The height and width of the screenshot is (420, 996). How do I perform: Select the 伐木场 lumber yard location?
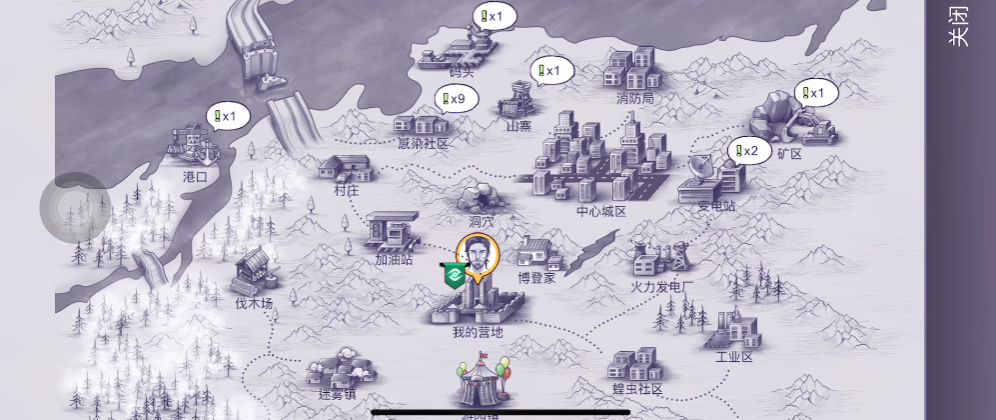click(253, 273)
